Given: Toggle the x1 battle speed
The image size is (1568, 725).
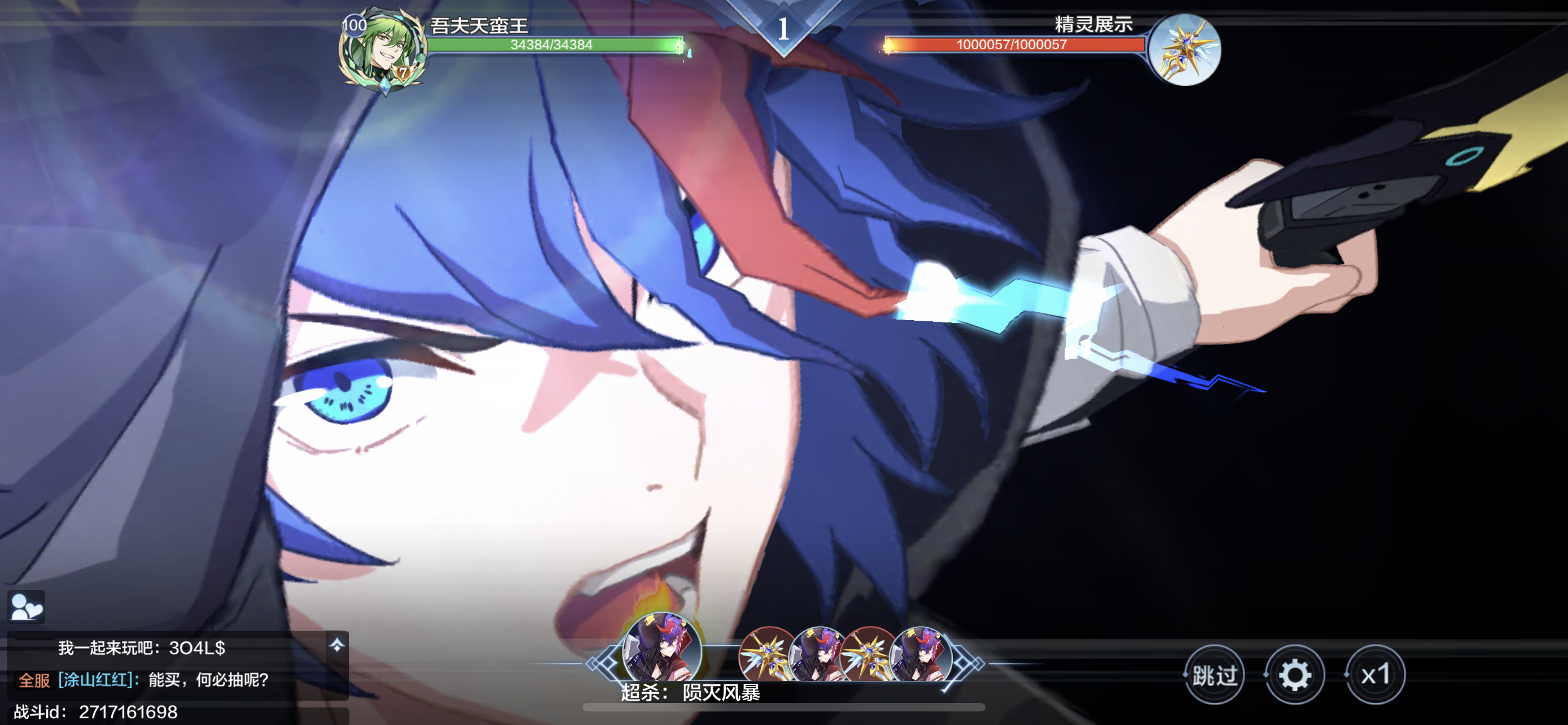Looking at the screenshot, I should coord(1375,675).
